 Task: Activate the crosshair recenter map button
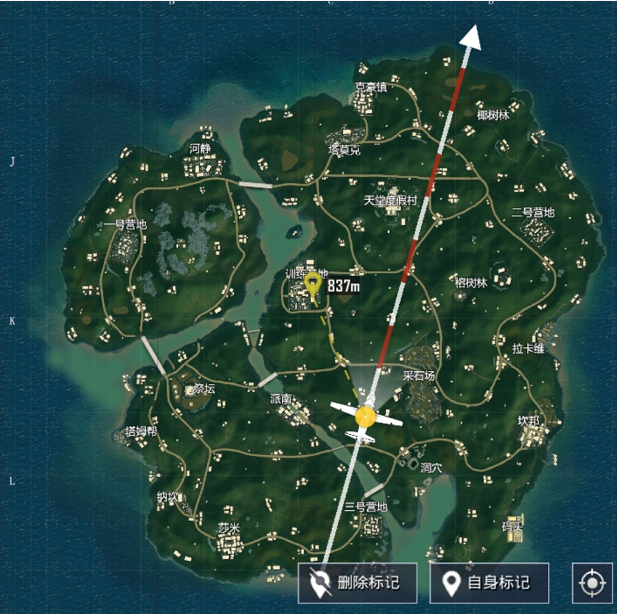[591, 582]
